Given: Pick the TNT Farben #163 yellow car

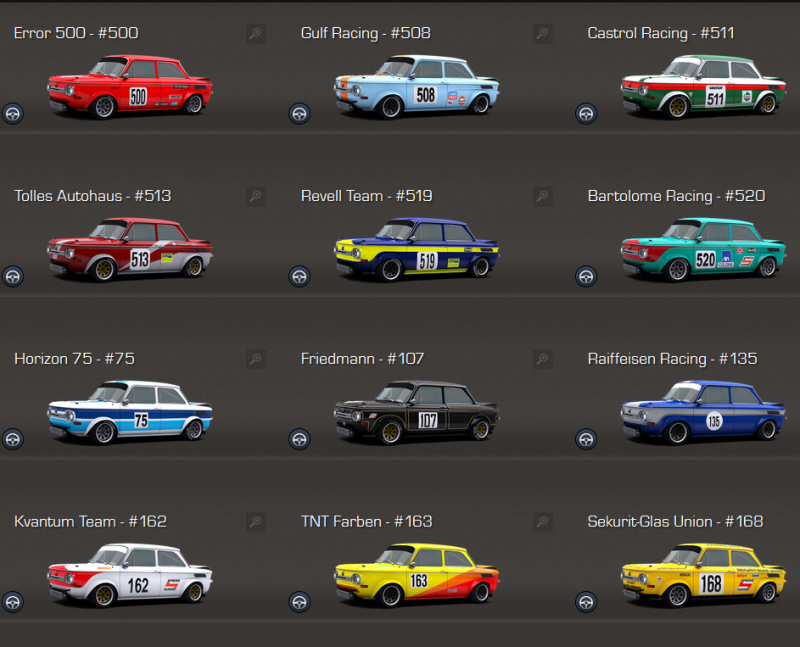Looking at the screenshot, I should [415, 575].
